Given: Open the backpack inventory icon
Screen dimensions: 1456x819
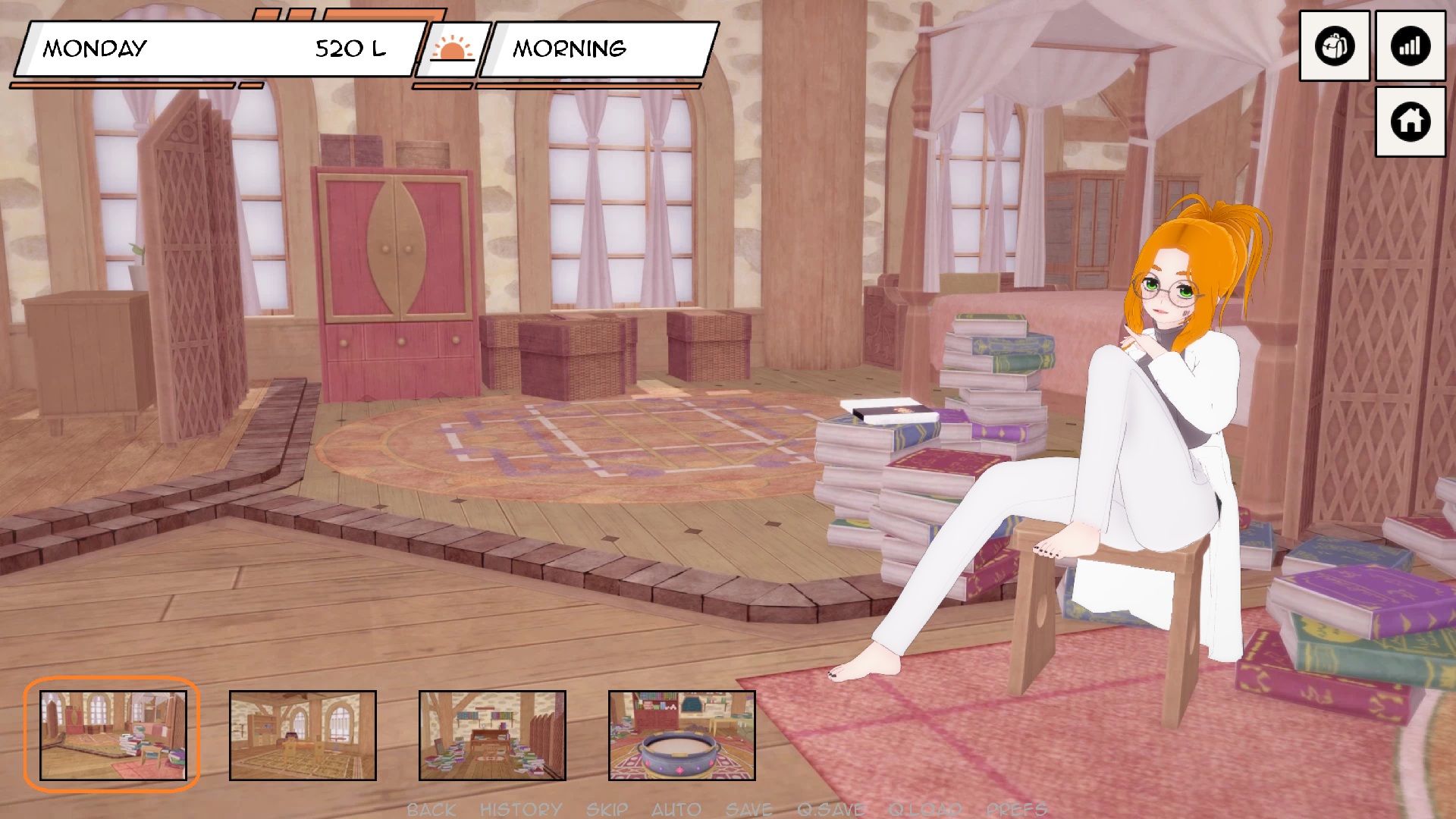Looking at the screenshot, I should [1334, 46].
